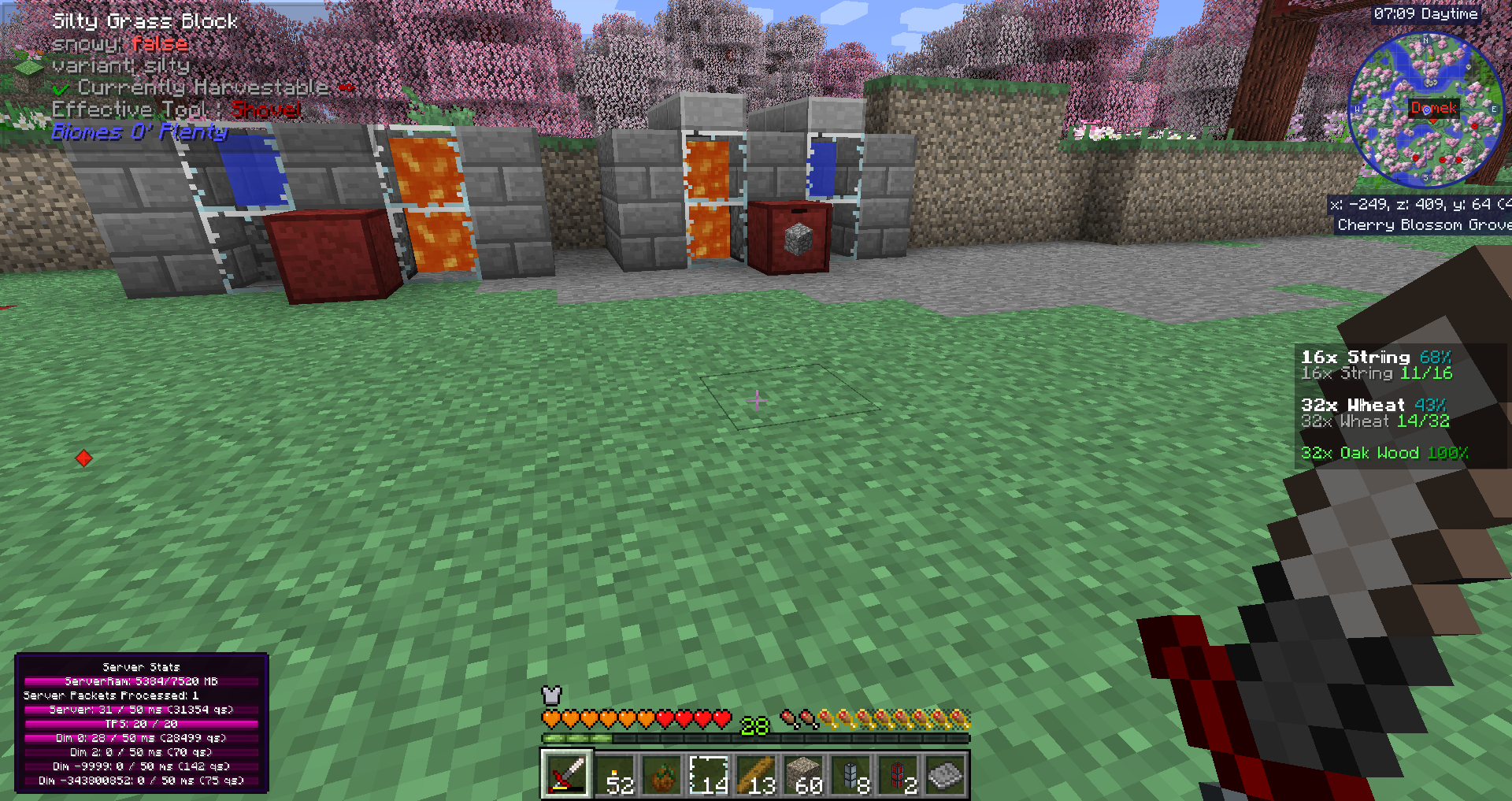Image resolution: width=1512 pixels, height=801 pixels.
Task: Select the gray pipe stack of 8
Action: pos(851,775)
